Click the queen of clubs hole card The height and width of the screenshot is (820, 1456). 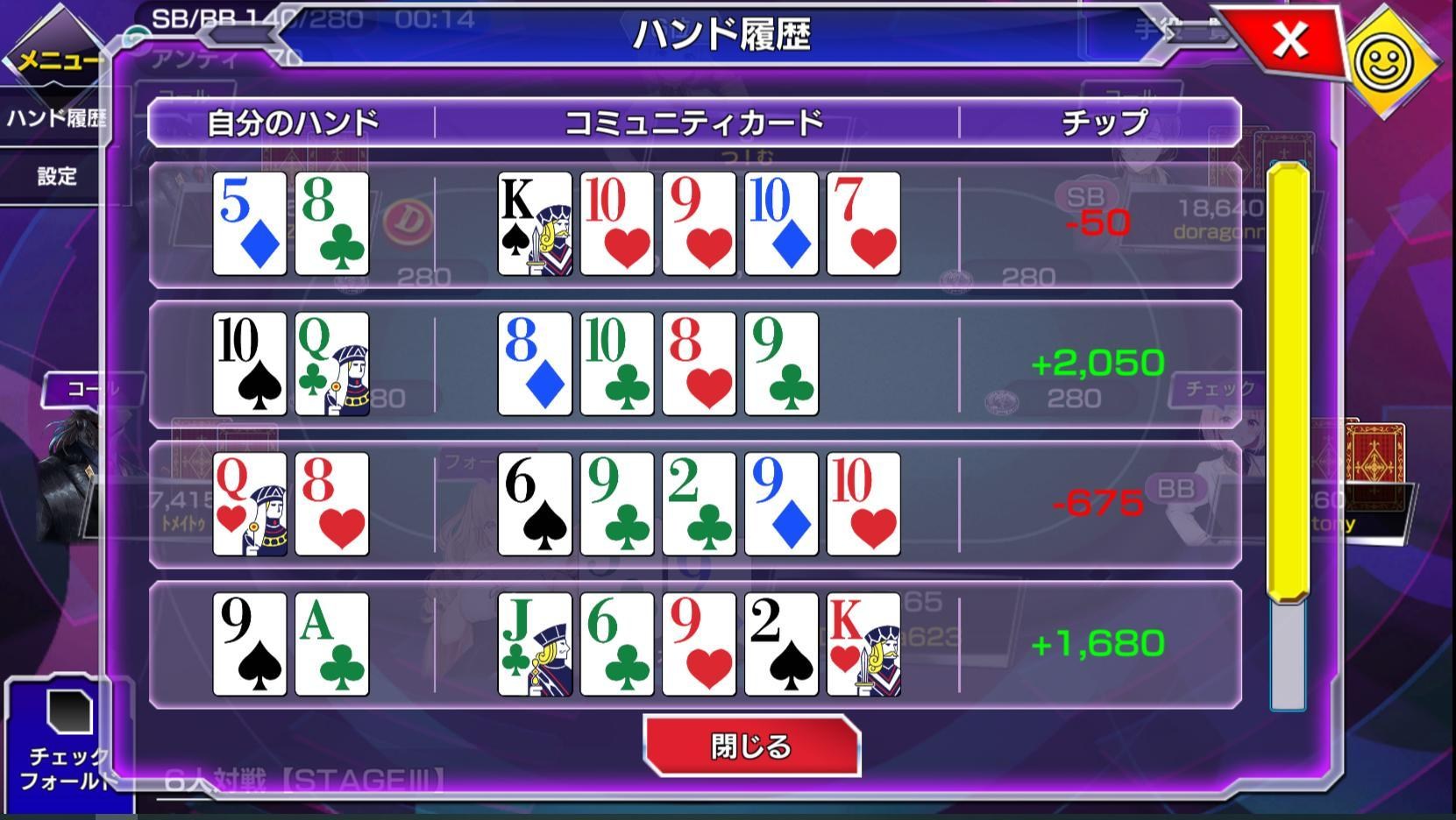(331, 364)
